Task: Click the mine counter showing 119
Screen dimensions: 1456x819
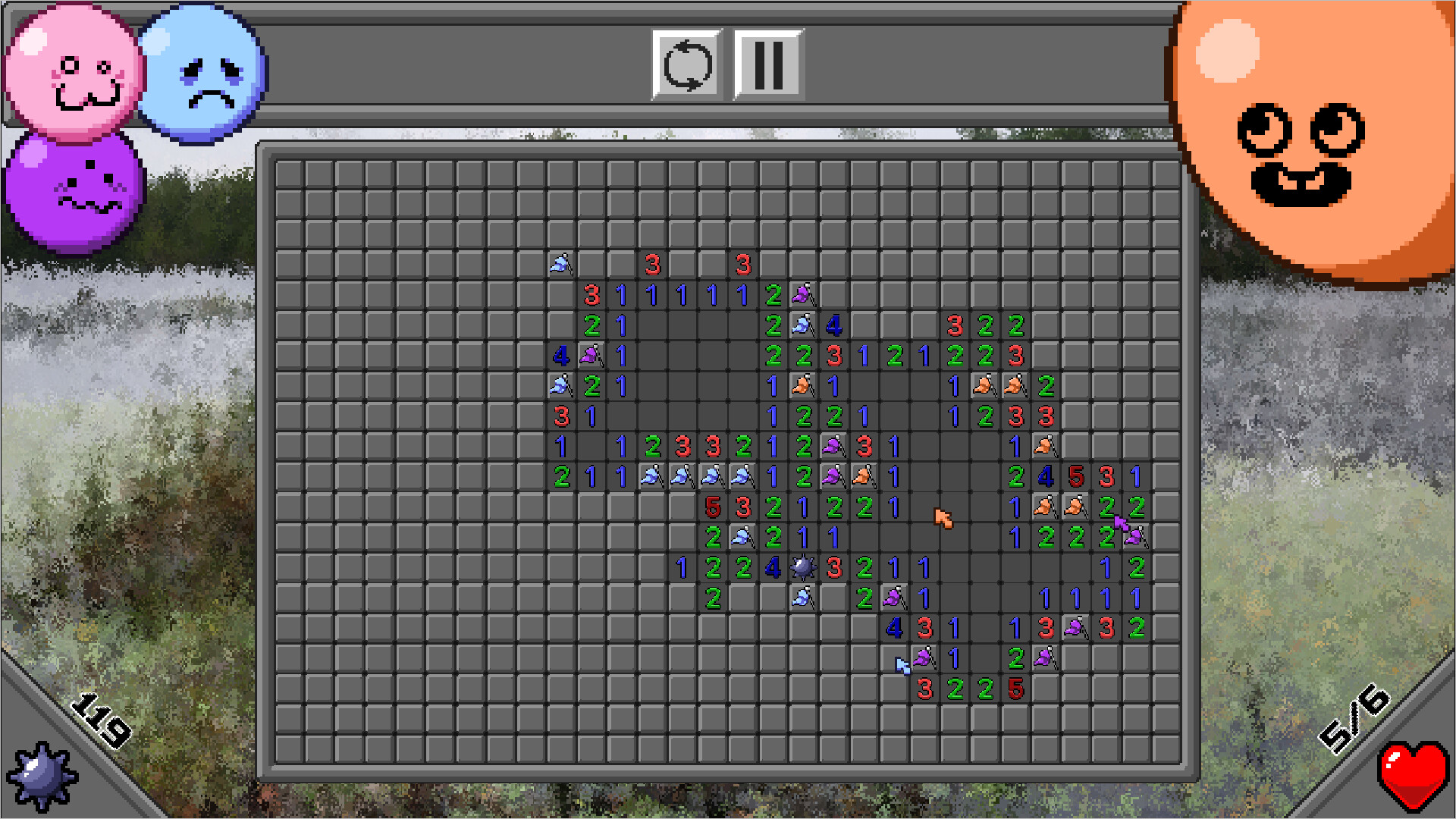Action: [x=99, y=720]
